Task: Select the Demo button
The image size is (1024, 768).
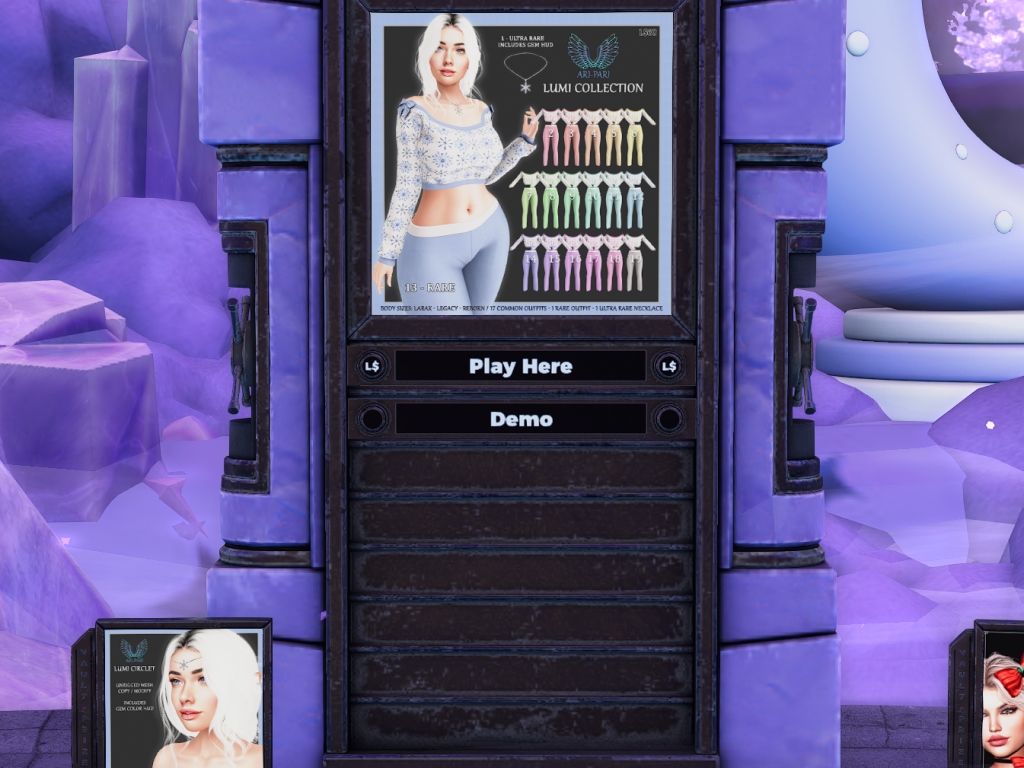Action: [520, 419]
